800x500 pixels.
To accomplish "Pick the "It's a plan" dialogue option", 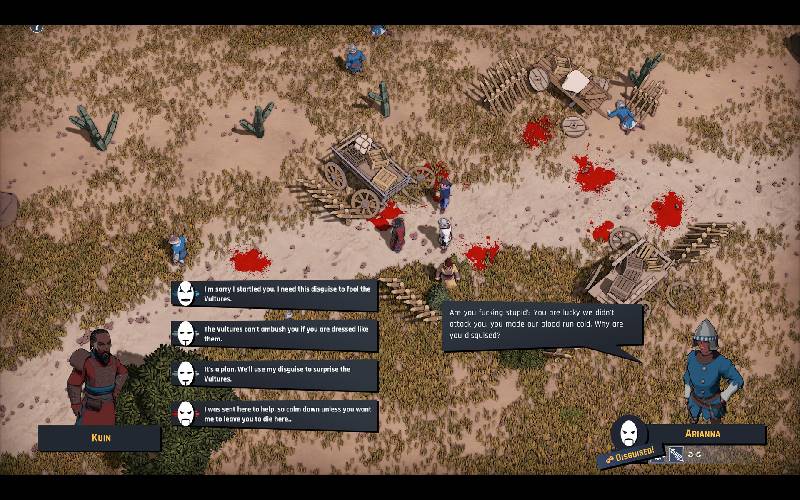I will click(275, 374).
